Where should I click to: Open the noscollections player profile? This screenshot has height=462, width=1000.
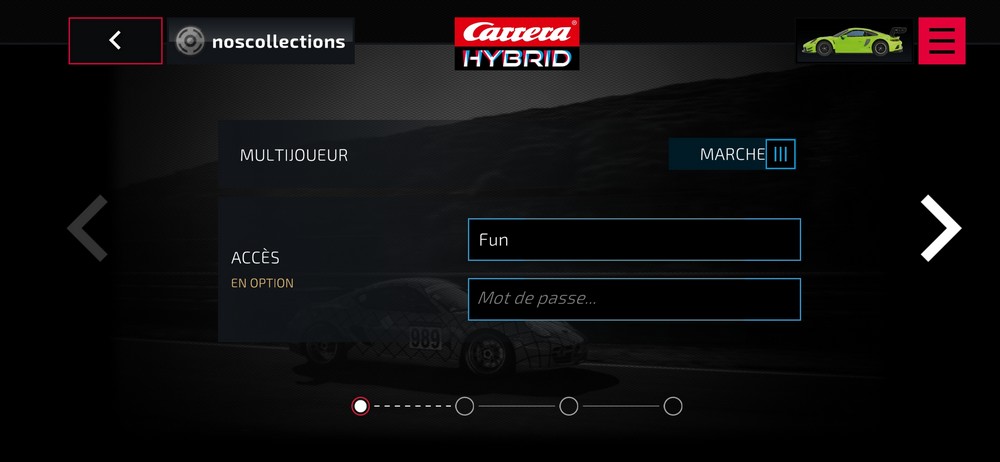[261, 41]
